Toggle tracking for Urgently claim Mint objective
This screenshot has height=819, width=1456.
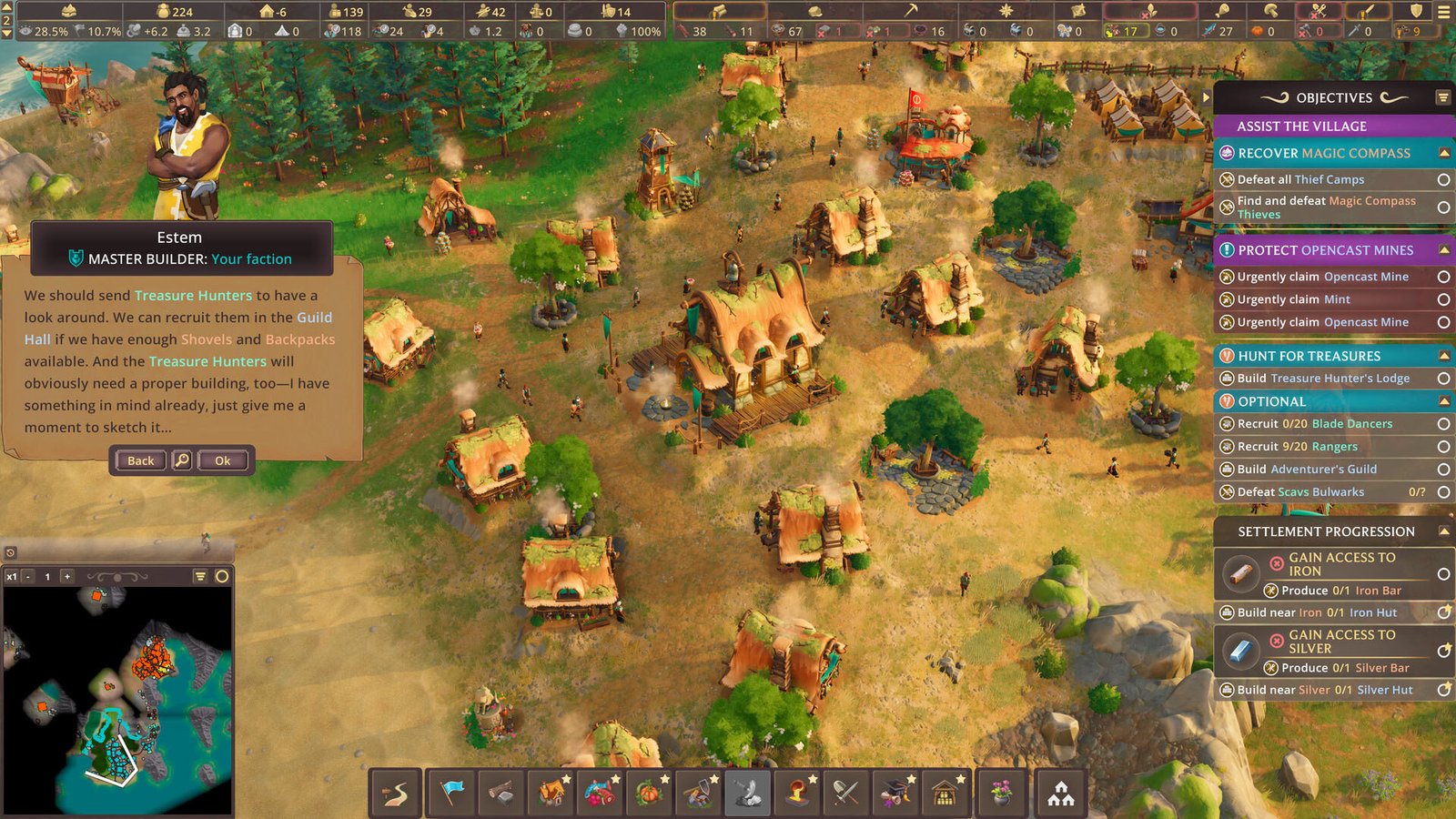(1443, 299)
